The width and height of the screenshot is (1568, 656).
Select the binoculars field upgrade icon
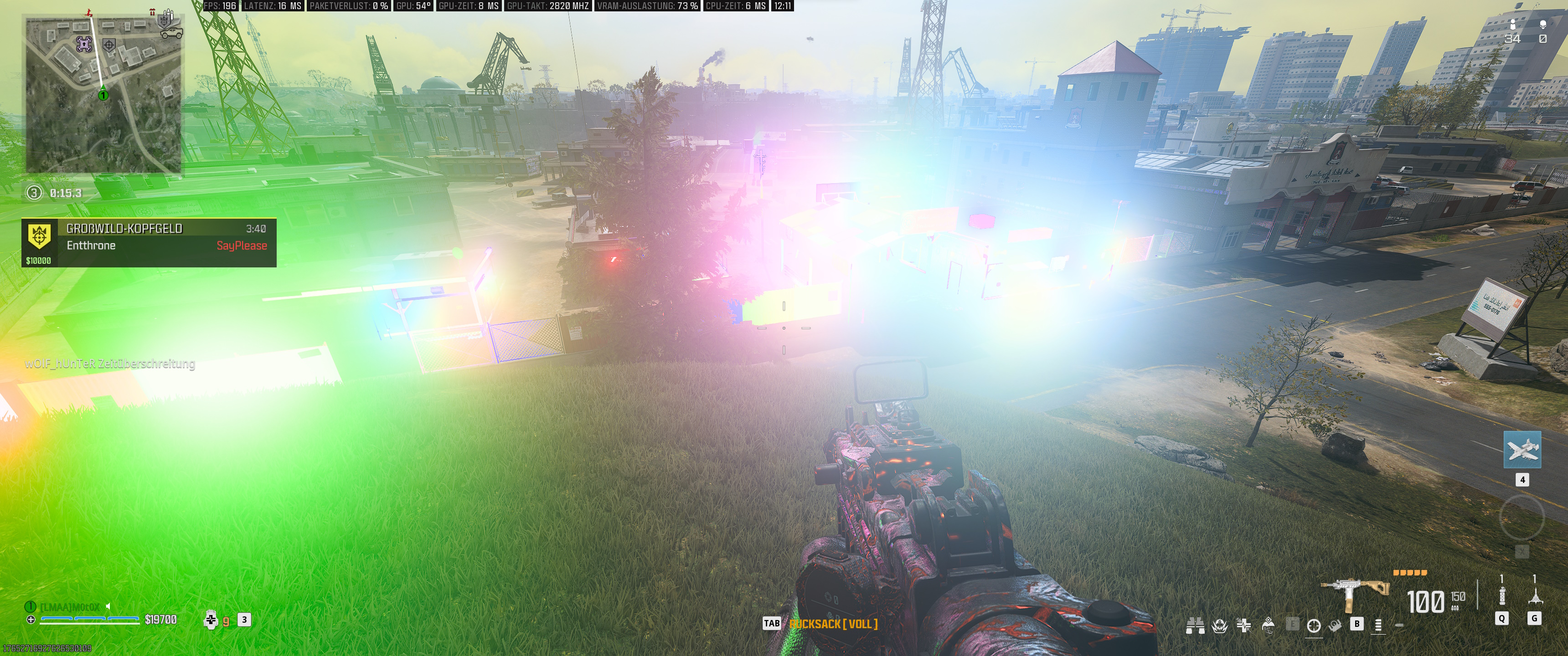coord(1196,626)
